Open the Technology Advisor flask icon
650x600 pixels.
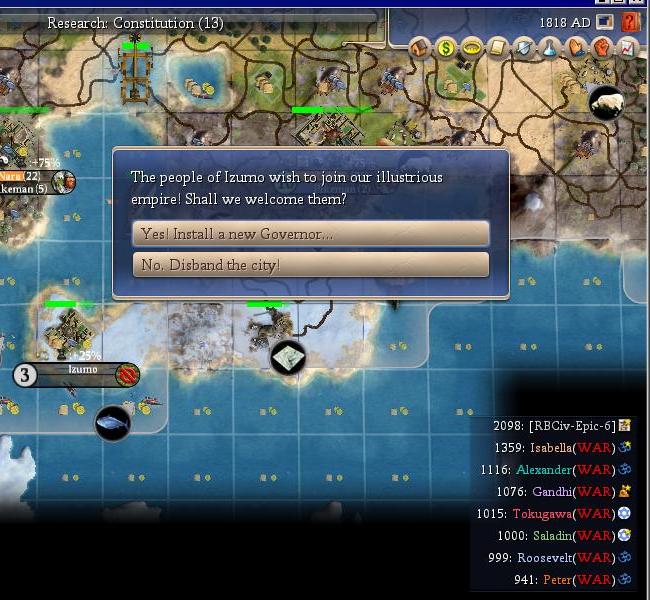point(550,47)
